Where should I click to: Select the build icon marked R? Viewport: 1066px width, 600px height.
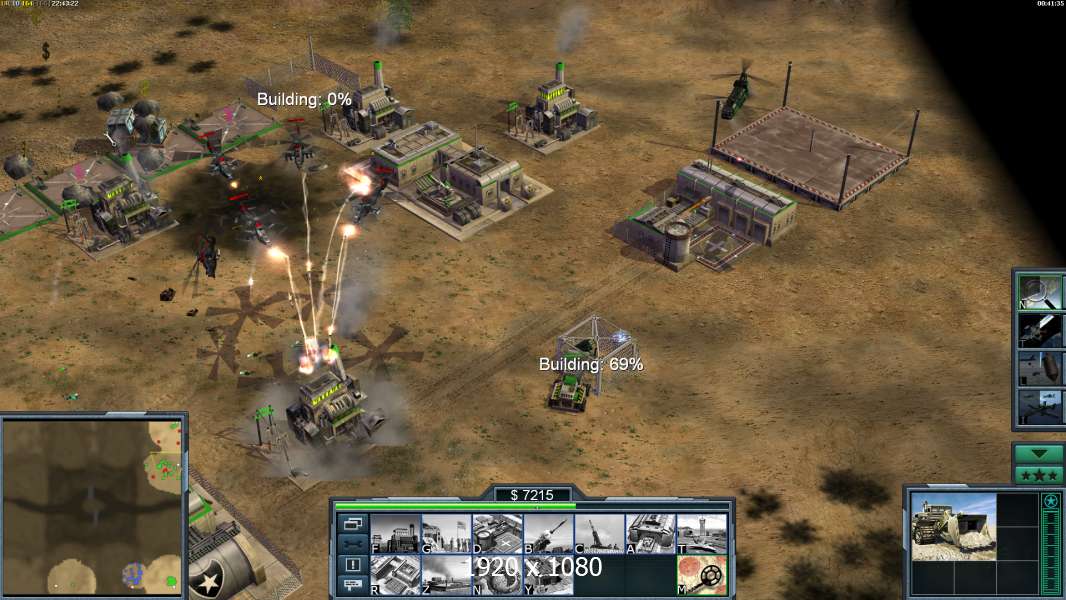tap(395, 575)
